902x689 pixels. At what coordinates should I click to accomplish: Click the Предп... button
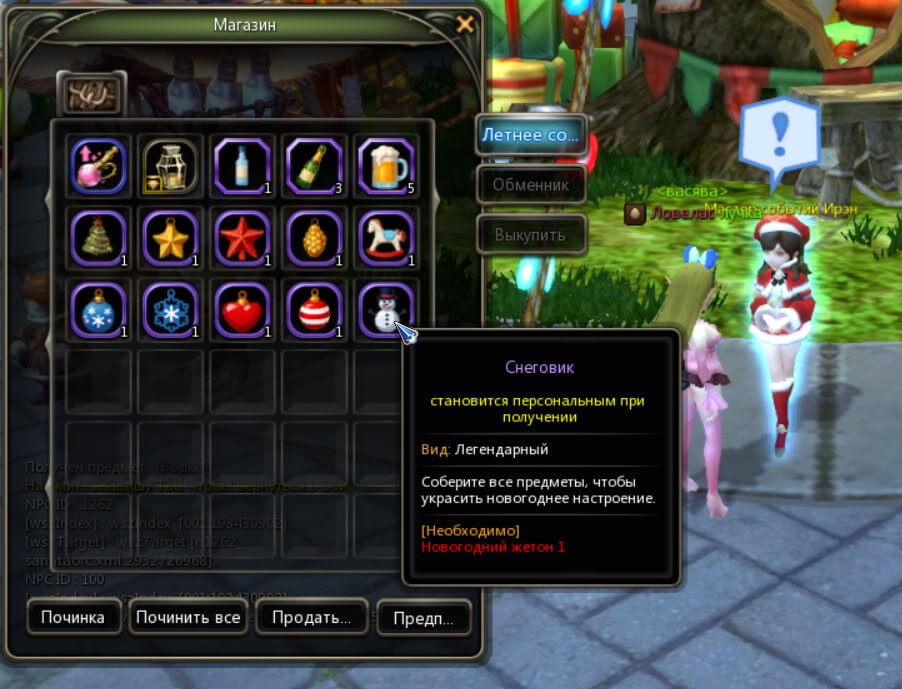423,618
